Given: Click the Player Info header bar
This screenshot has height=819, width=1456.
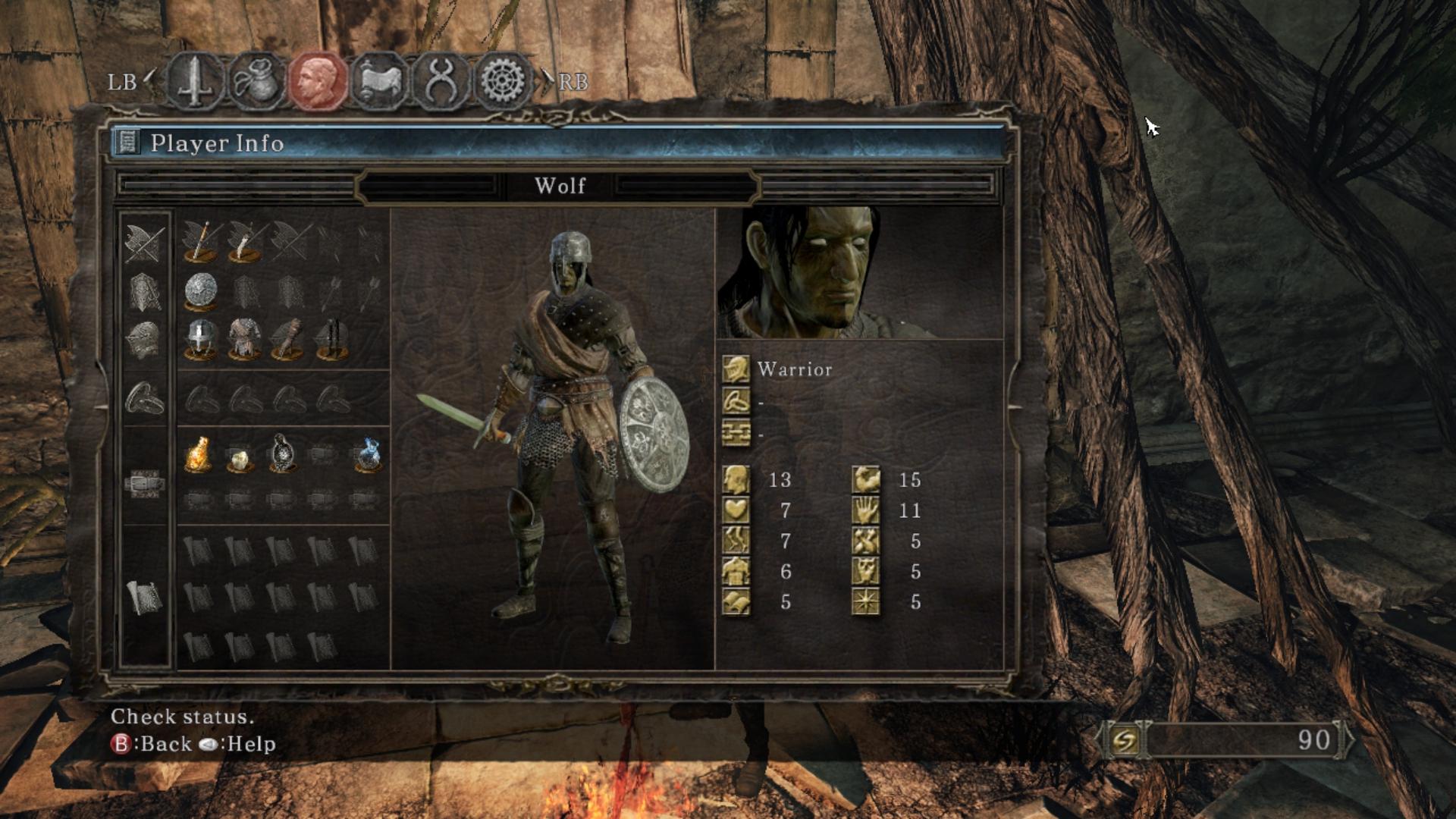Looking at the screenshot, I should point(557,143).
